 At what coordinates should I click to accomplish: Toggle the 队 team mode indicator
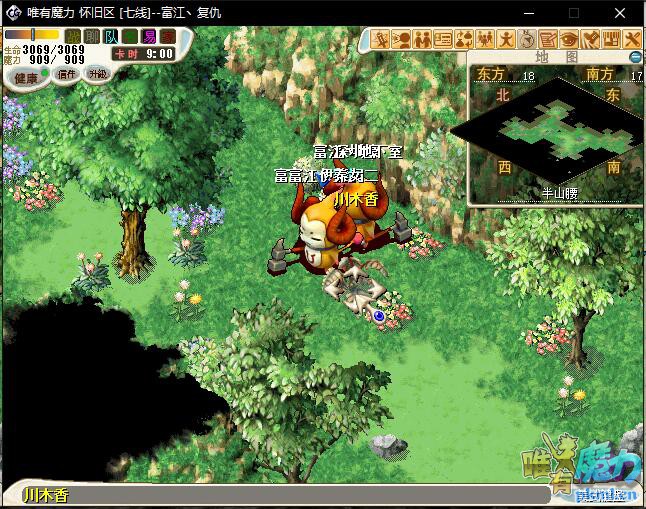(111, 37)
